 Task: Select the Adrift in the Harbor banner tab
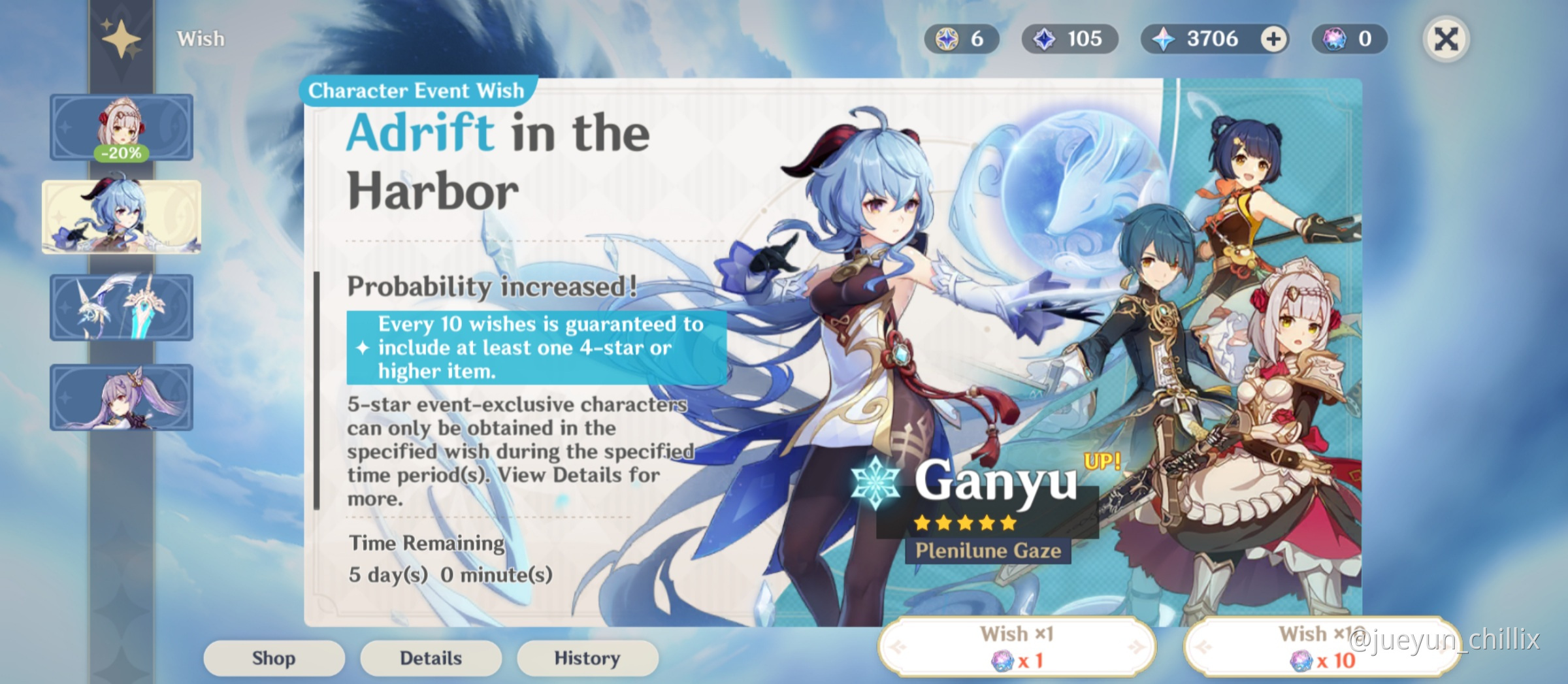pos(122,217)
